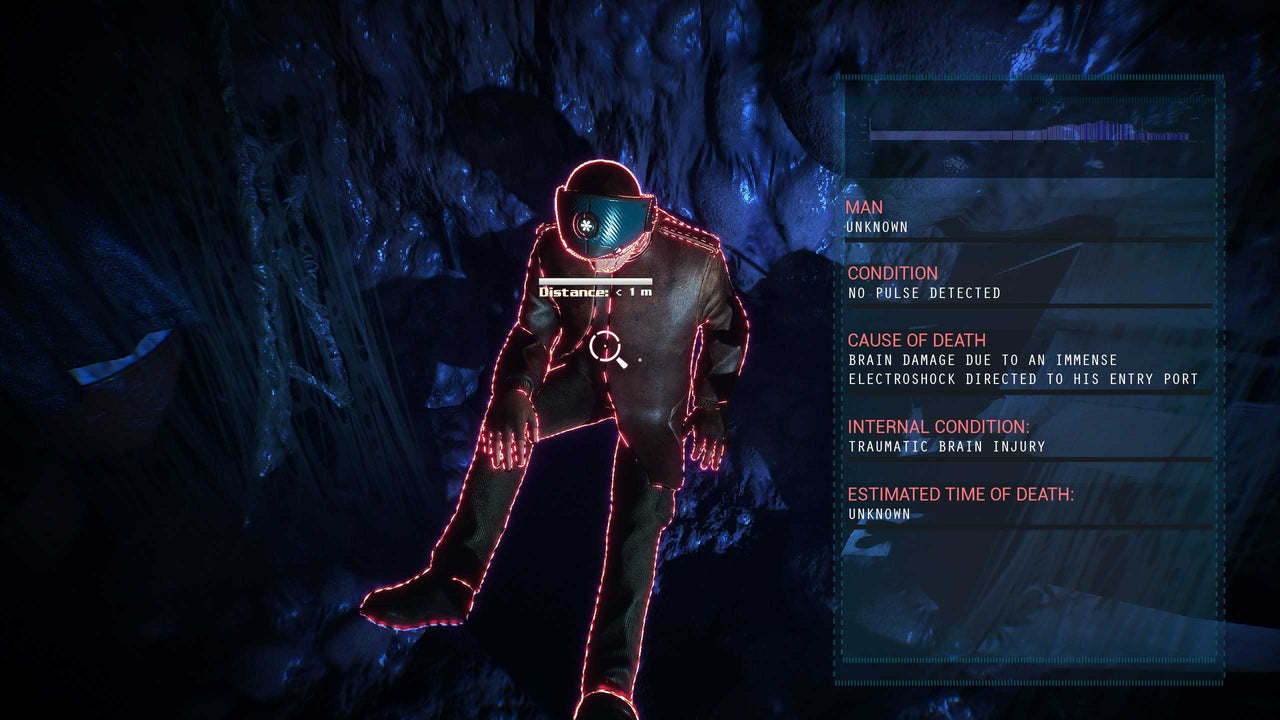Click the ESTIMATED TIME OF DEATH heading

click(x=960, y=492)
